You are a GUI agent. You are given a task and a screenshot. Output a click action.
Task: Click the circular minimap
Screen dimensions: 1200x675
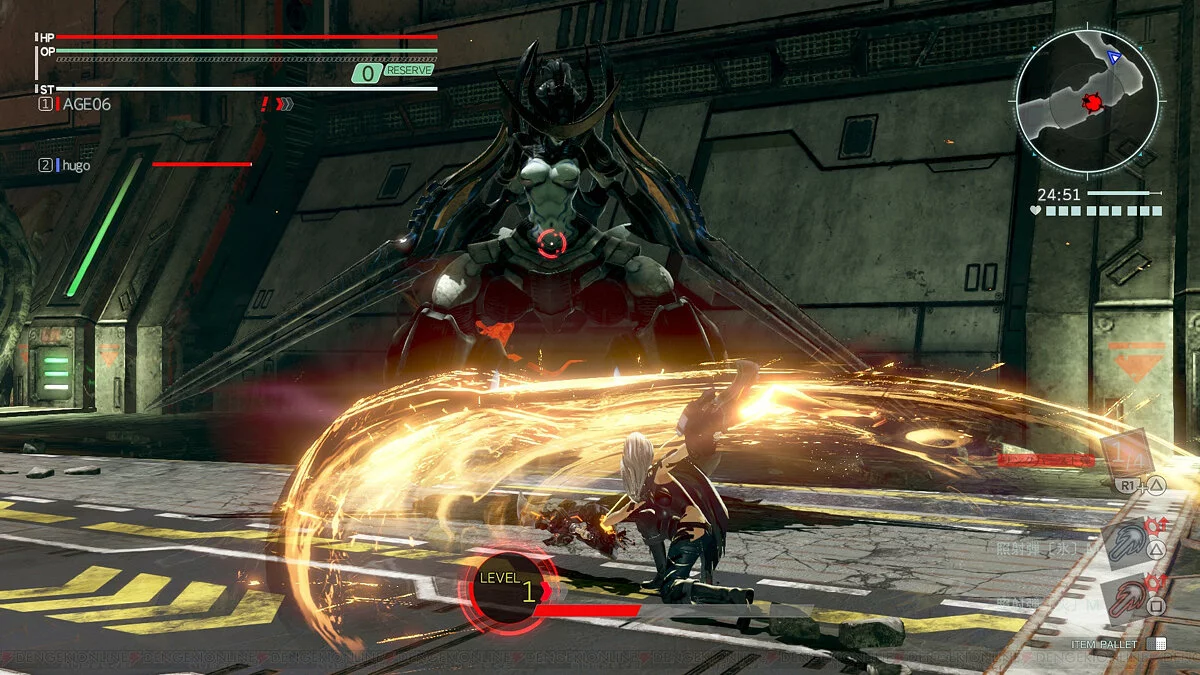[1087, 98]
